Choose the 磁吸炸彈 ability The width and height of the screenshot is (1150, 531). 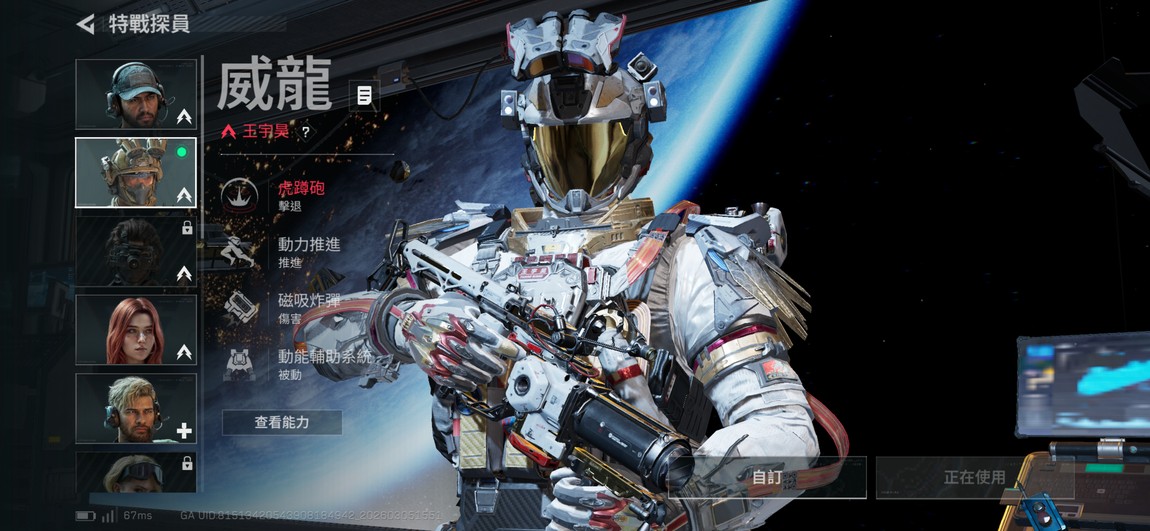click(309, 307)
